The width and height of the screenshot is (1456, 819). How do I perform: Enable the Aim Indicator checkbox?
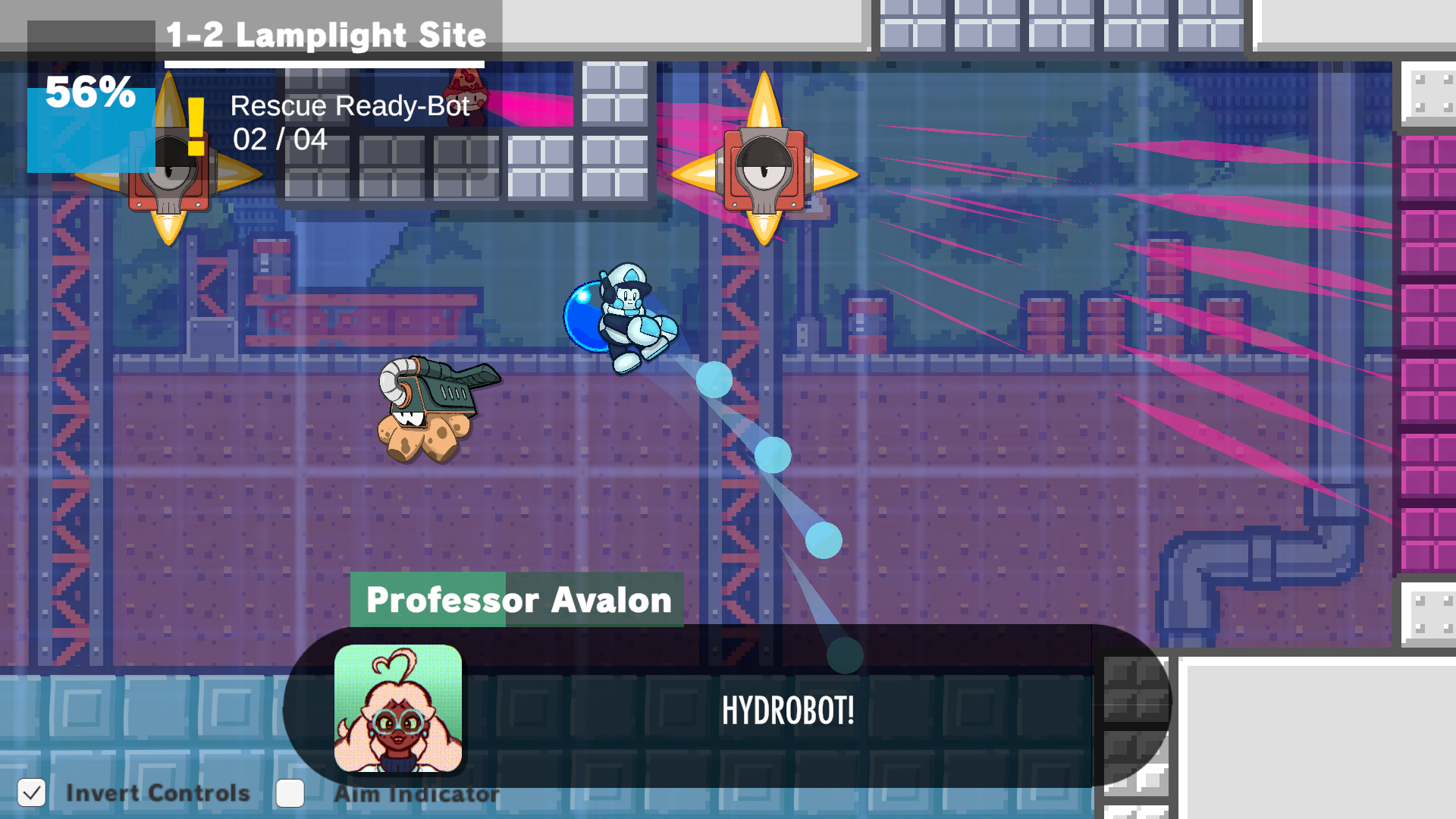(290, 793)
